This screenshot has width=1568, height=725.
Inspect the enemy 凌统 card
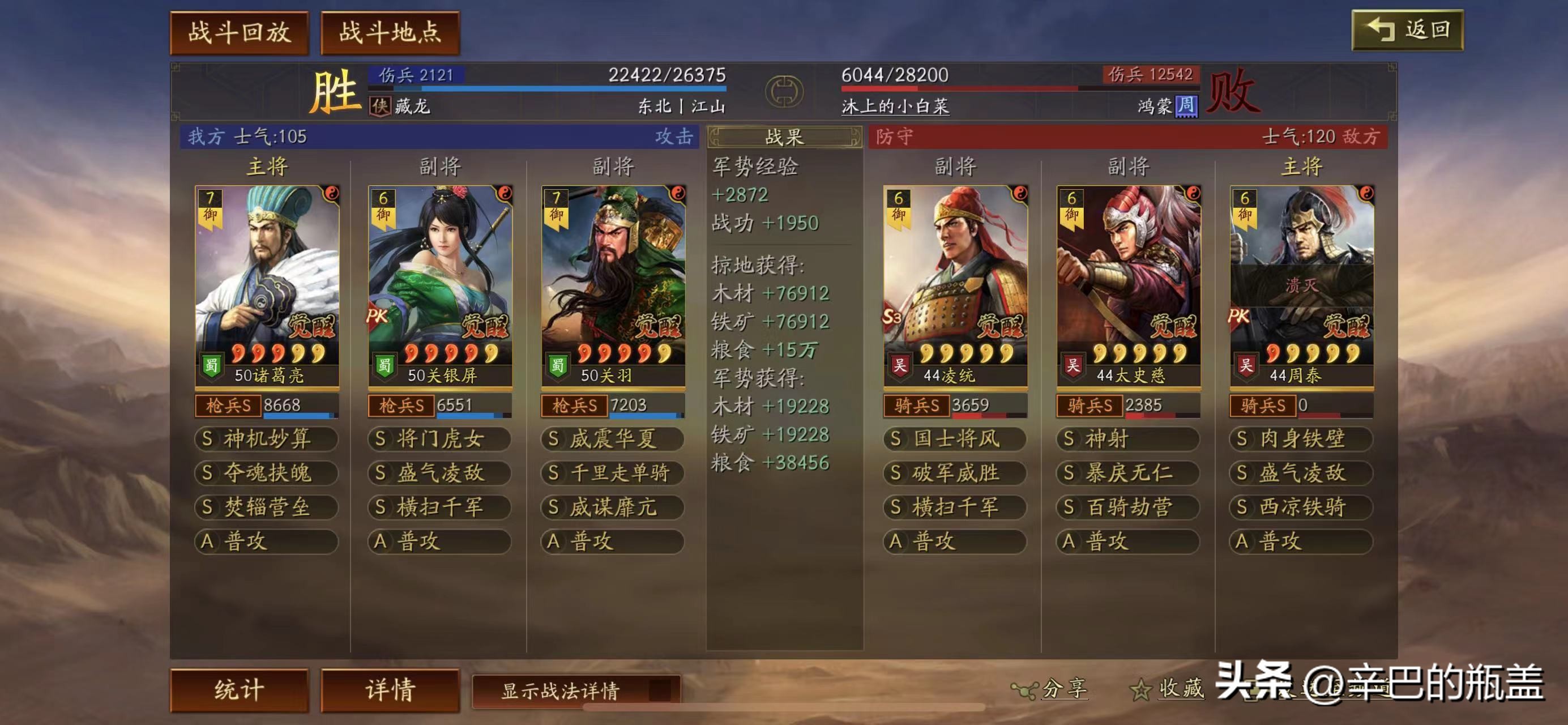(x=955, y=286)
